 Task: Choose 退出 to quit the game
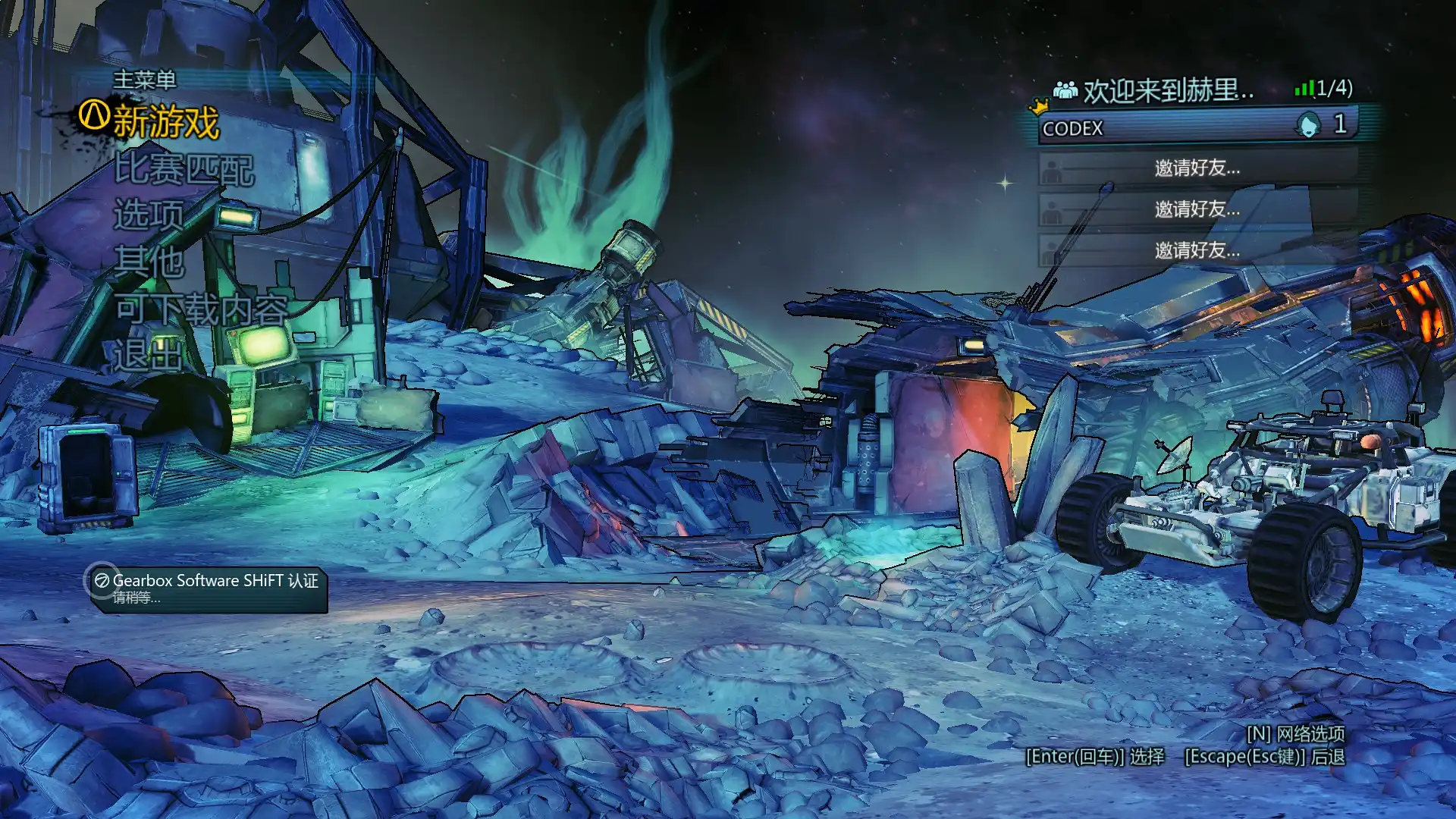(149, 356)
